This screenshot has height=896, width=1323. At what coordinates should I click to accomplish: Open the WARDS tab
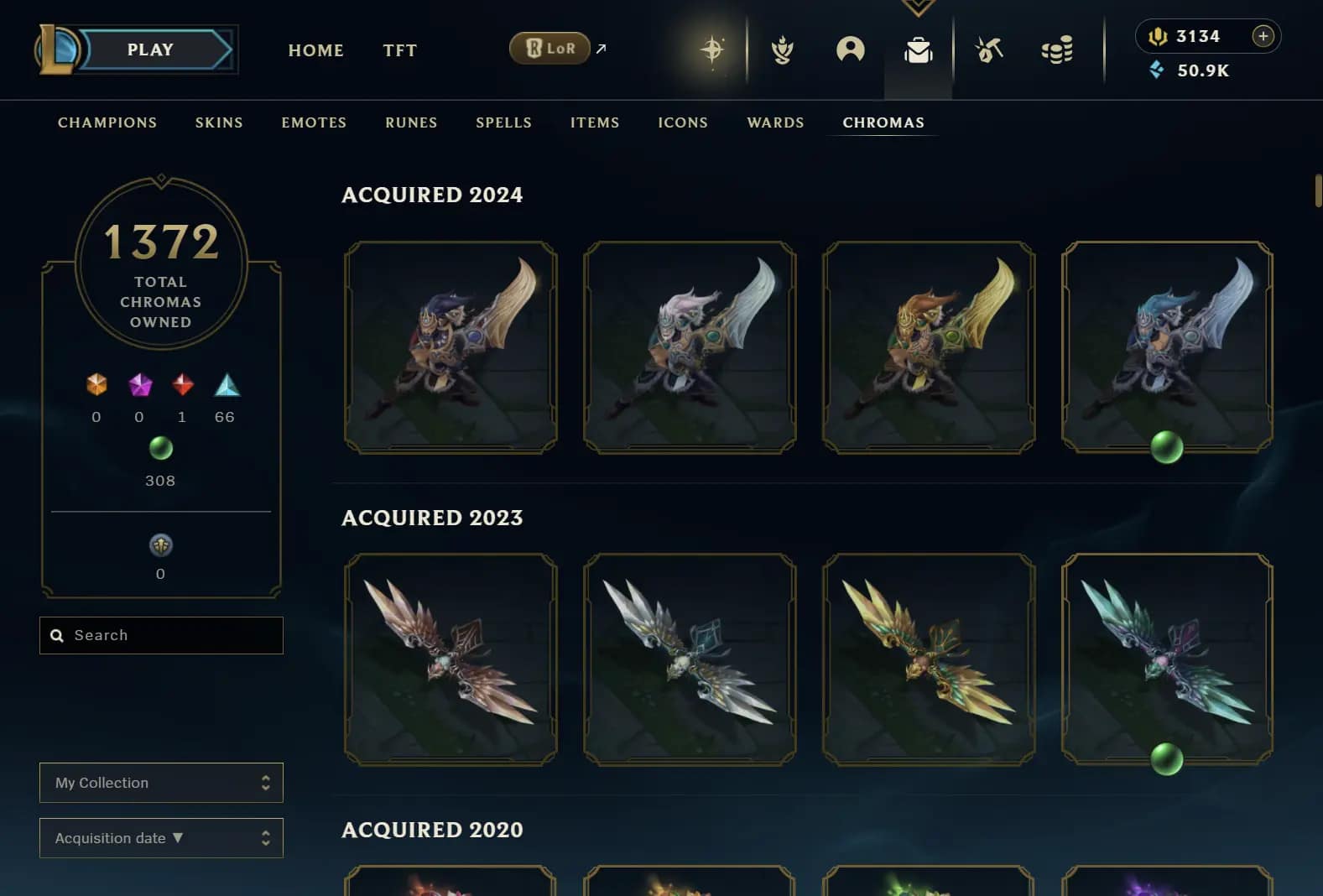coord(775,122)
